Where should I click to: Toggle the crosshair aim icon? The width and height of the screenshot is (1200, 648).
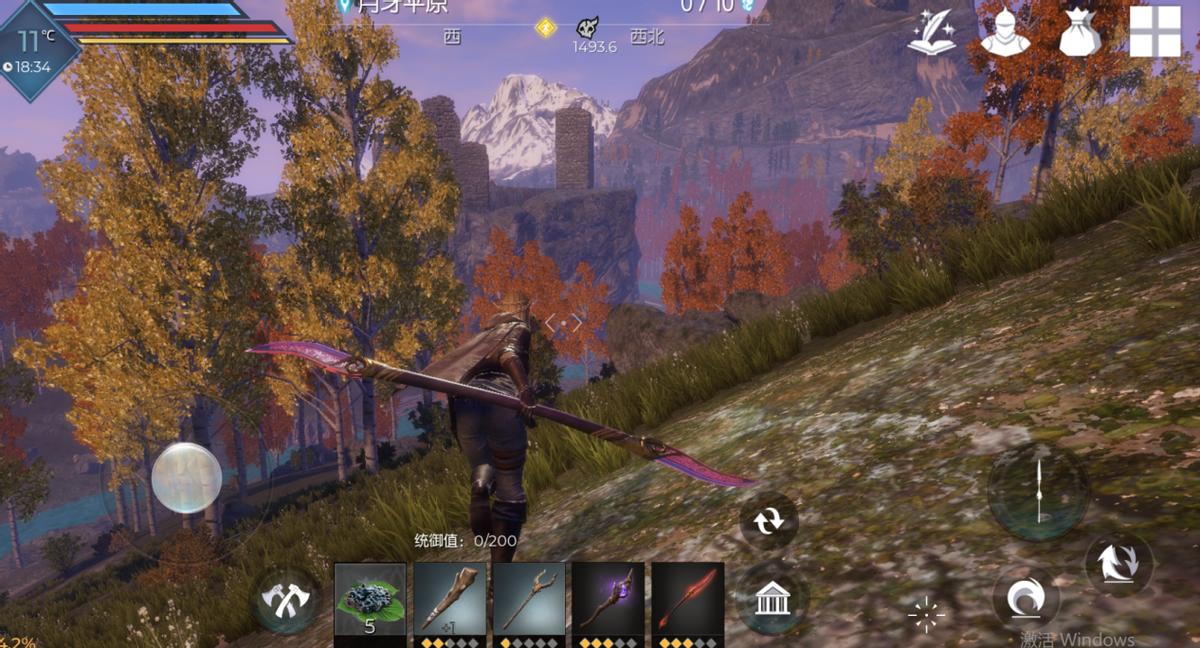926,614
